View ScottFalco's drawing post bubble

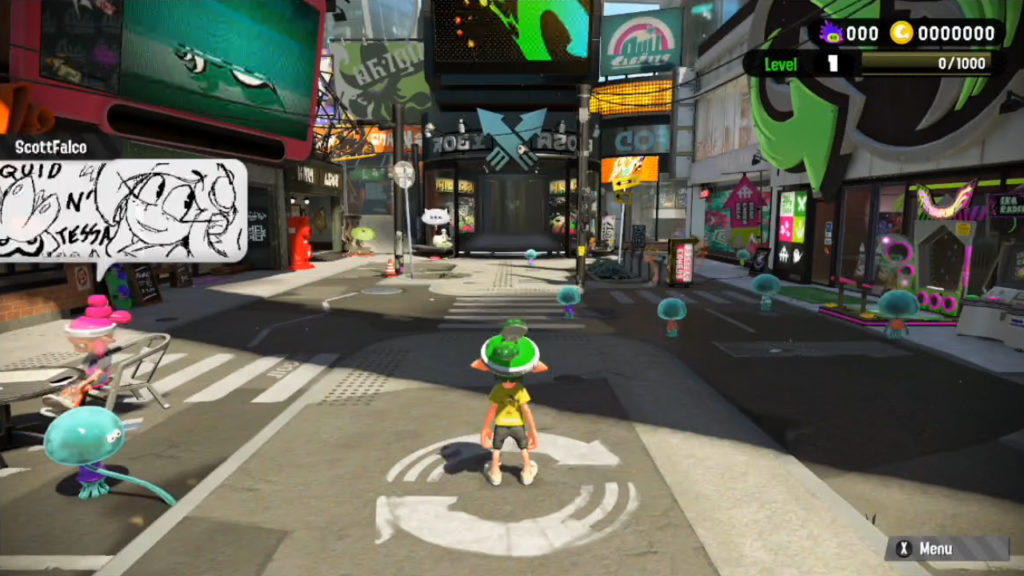point(122,210)
